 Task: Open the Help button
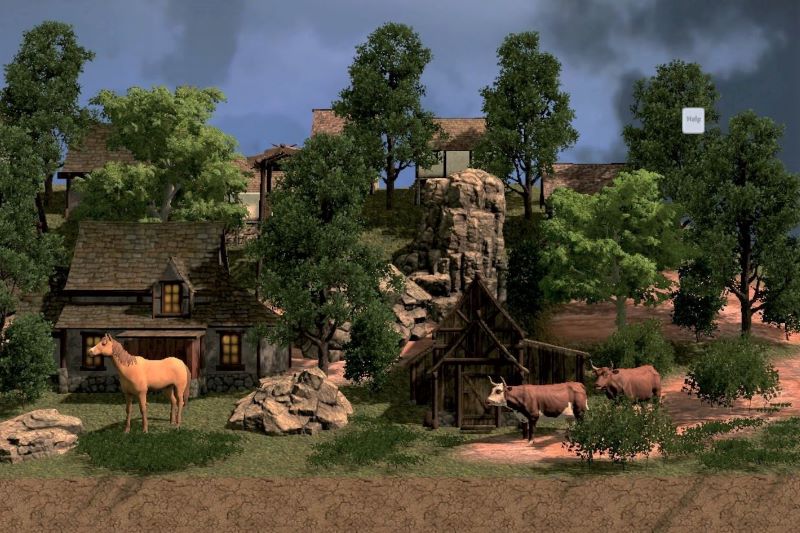(693, 121)
